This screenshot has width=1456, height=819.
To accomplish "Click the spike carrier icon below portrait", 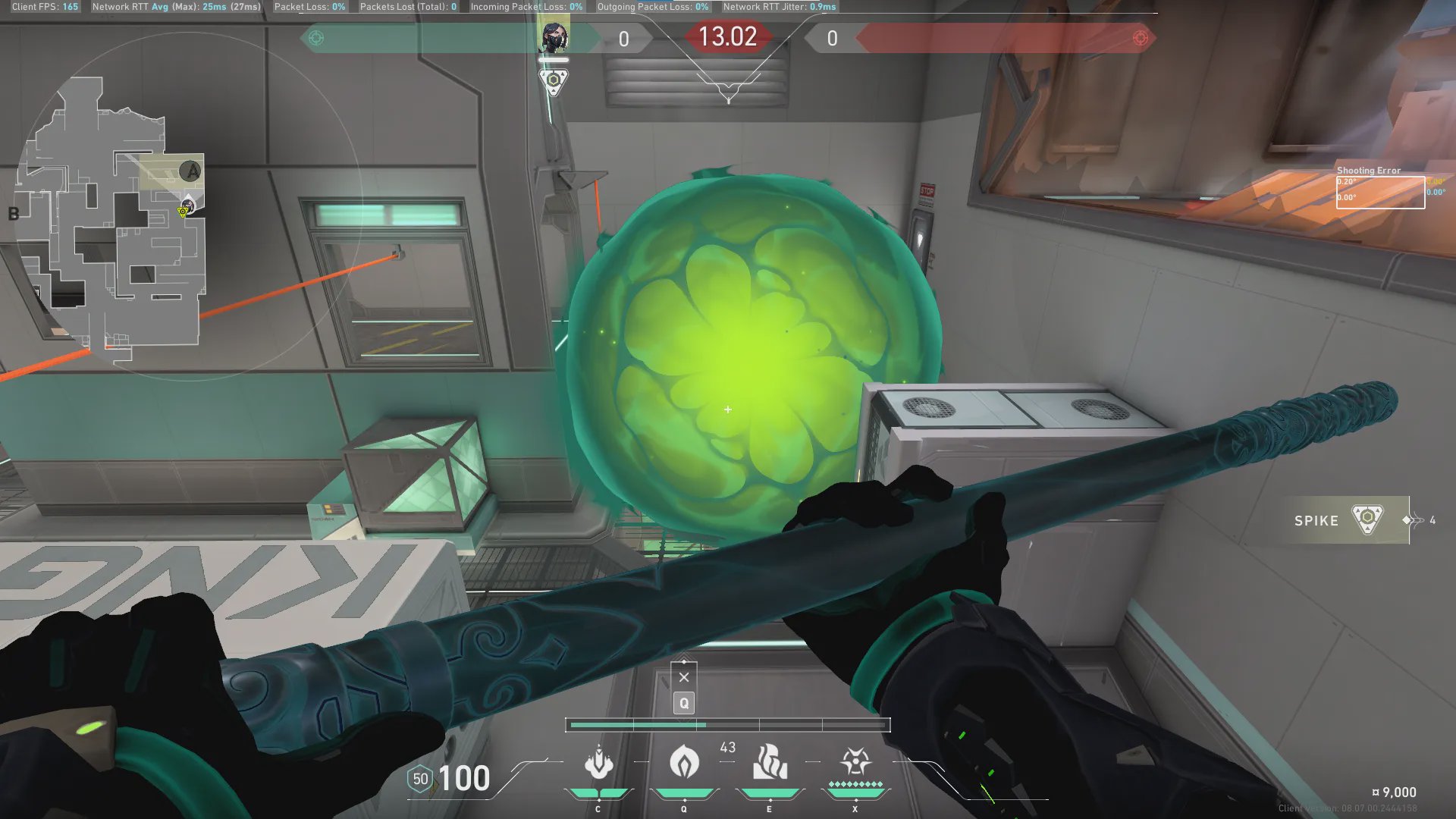I will [554, 81].
